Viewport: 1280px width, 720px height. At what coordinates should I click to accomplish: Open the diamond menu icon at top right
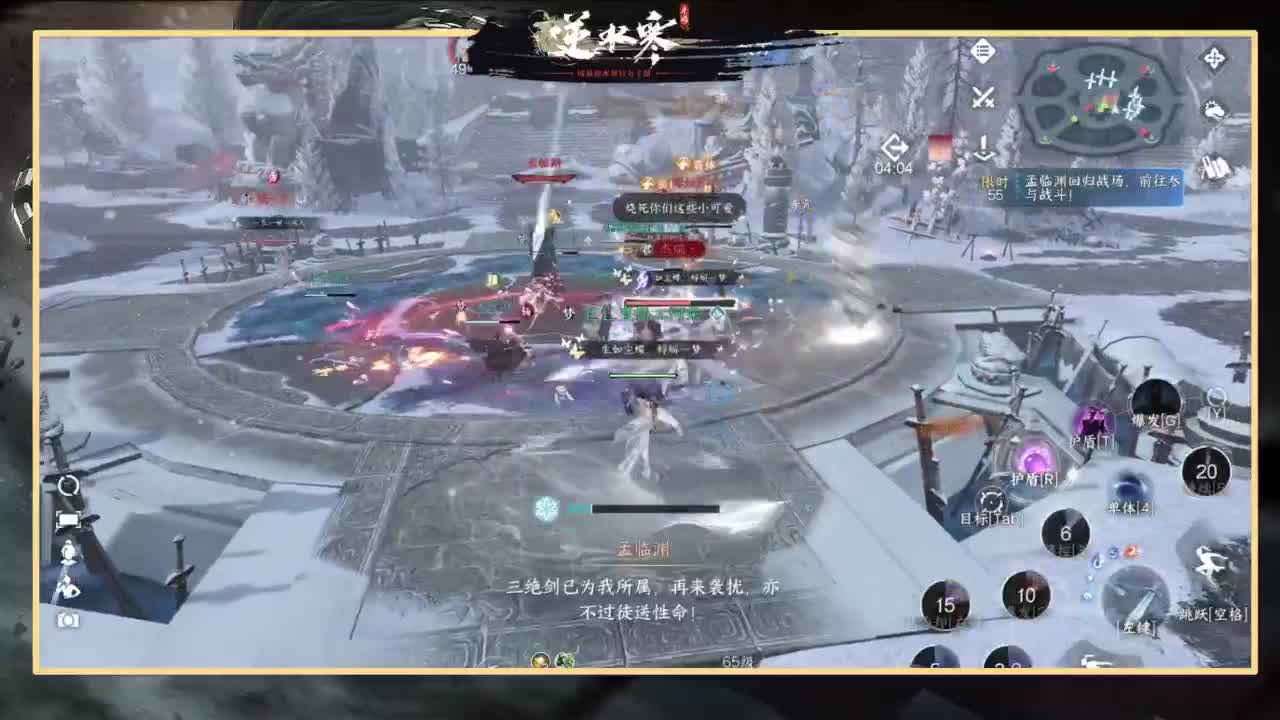pyautogui.click(x=984, y=49)
